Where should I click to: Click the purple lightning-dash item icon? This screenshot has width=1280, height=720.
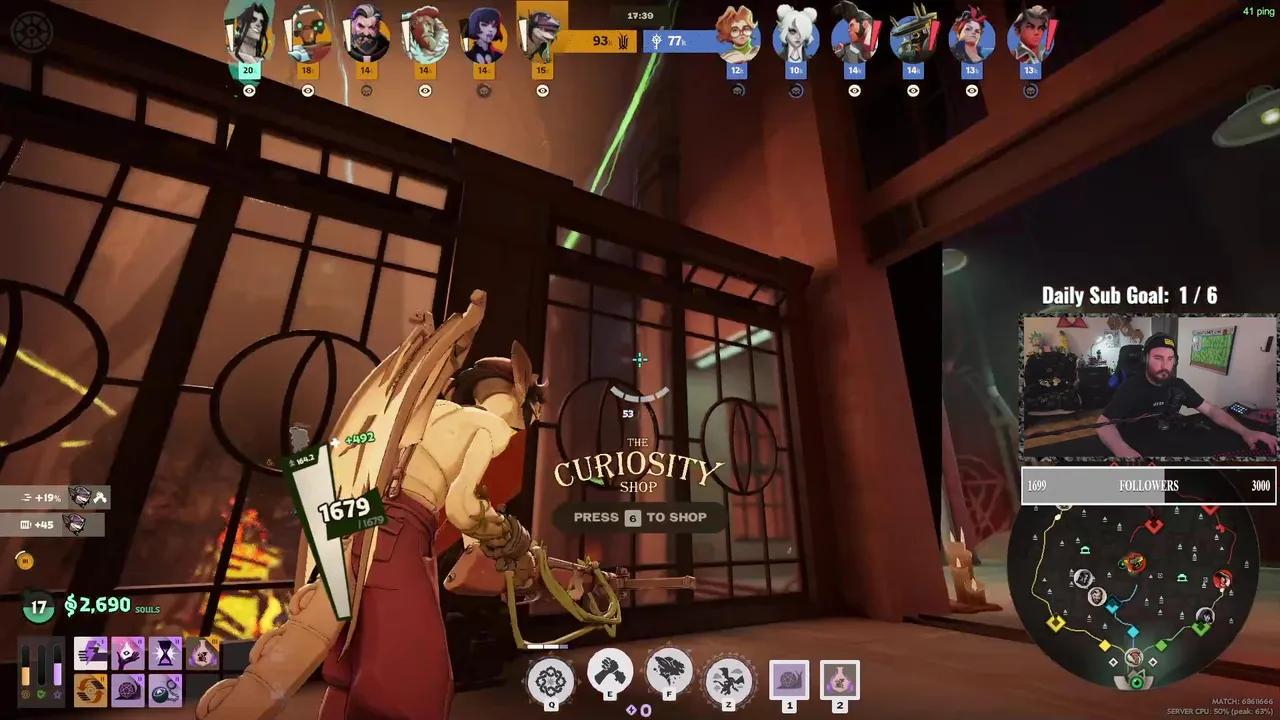click(x=92, y=652)
